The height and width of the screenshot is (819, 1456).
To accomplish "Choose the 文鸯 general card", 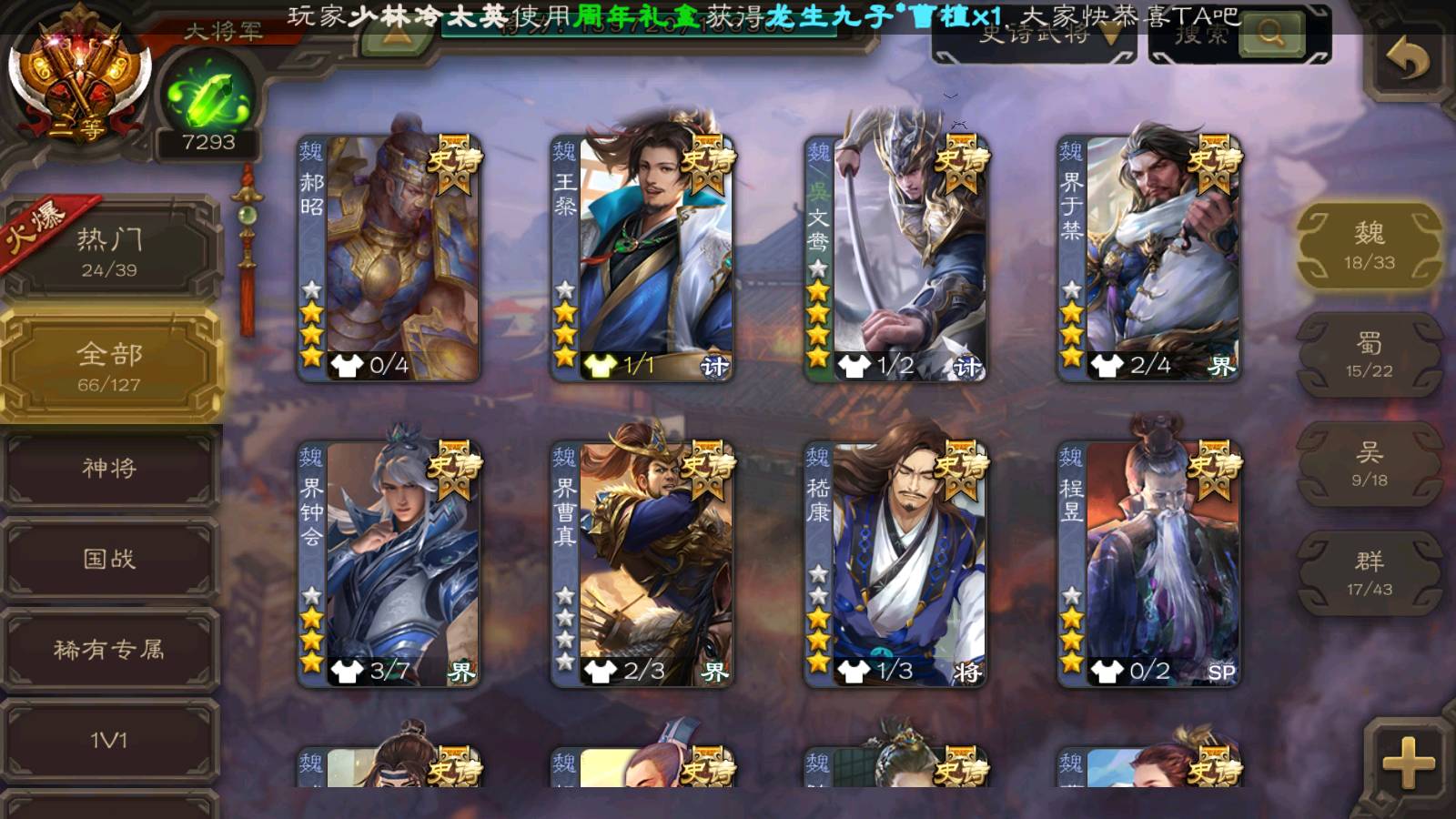I will [895, 259].
